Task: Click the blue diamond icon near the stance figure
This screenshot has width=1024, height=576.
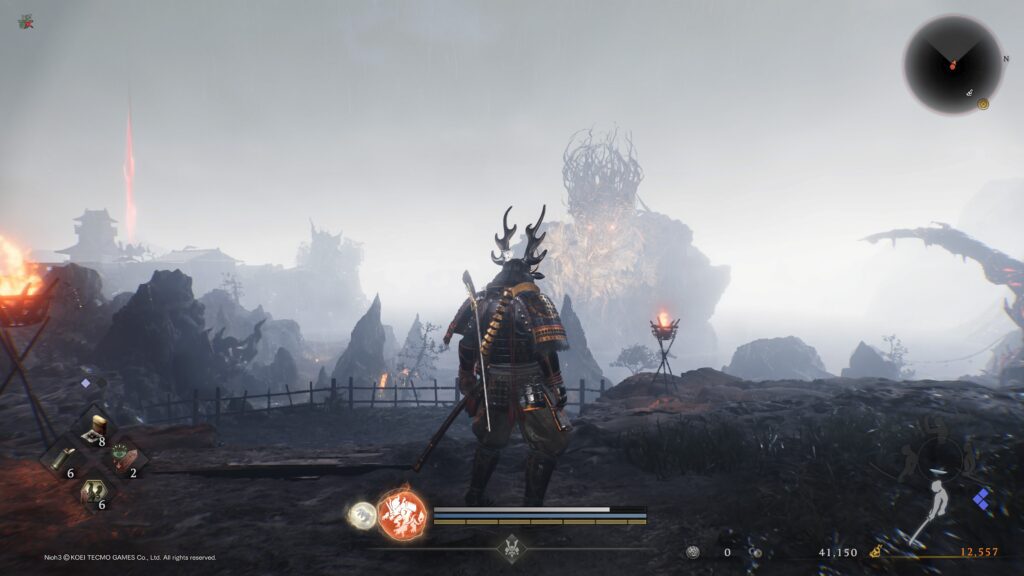Action: click(982, 500)
